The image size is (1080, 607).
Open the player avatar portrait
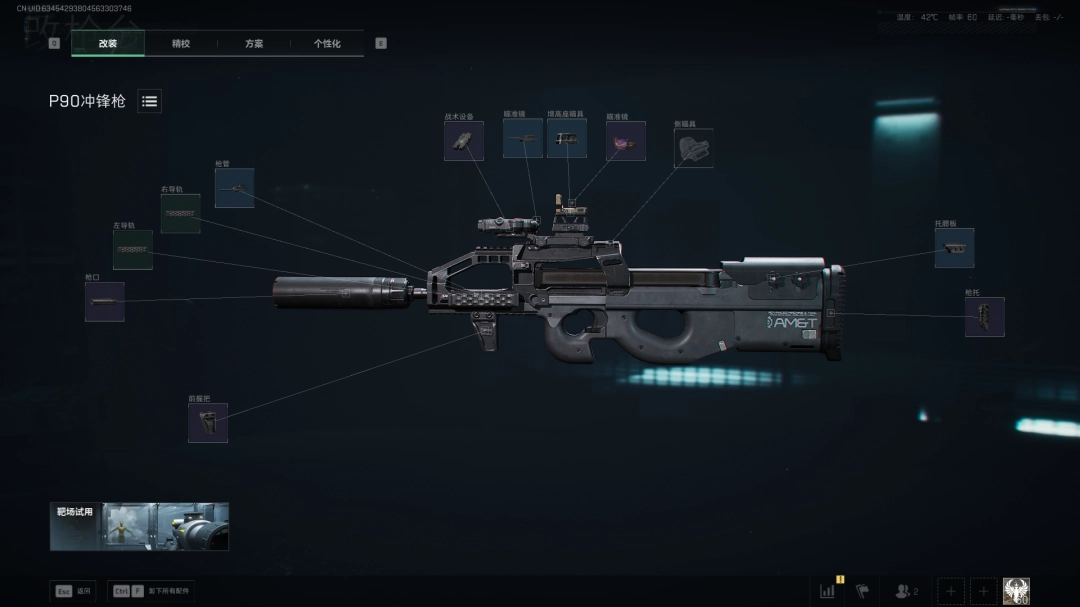click(1016, 591)
